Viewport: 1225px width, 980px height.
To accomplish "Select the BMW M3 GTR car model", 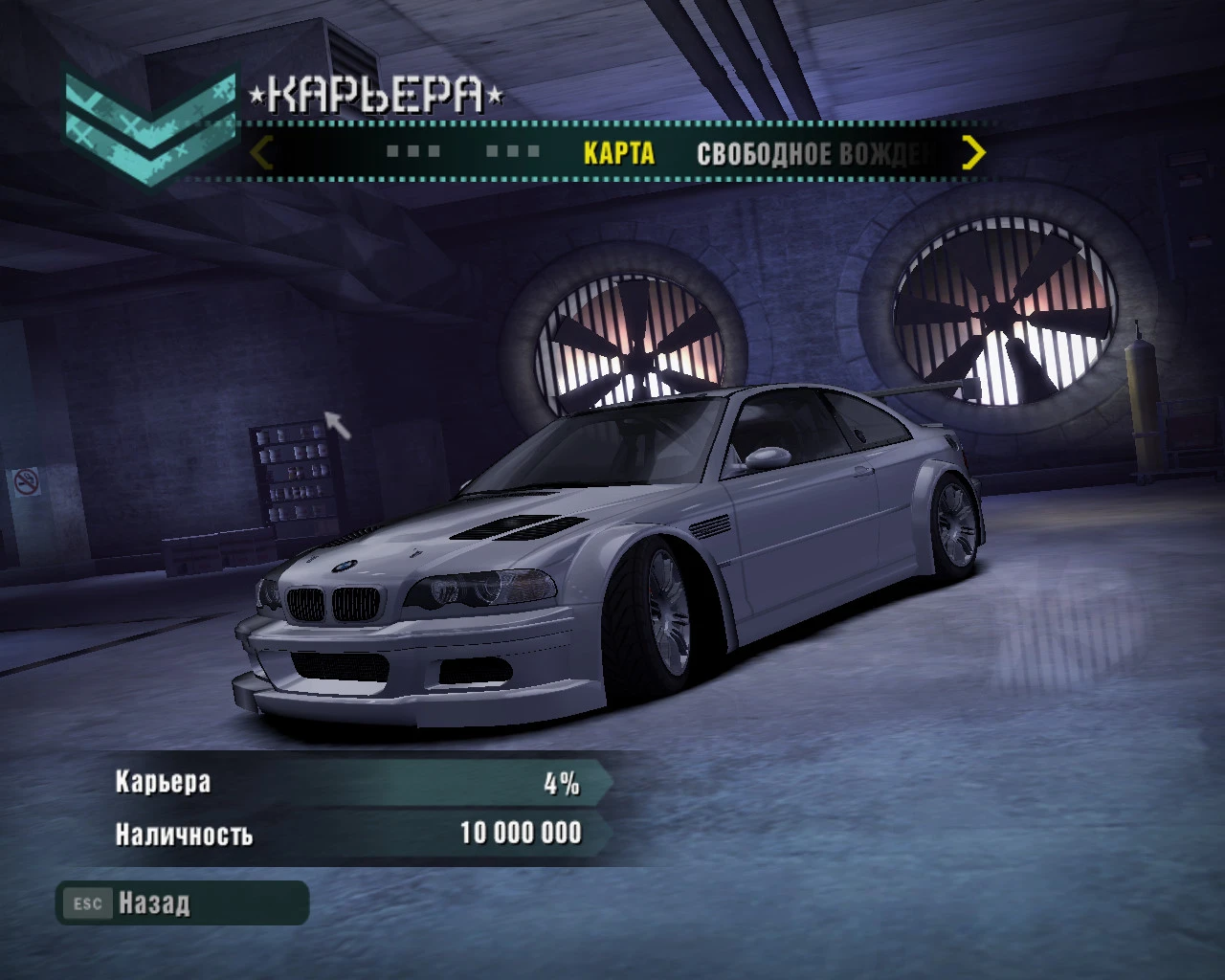I will point(612,555).
